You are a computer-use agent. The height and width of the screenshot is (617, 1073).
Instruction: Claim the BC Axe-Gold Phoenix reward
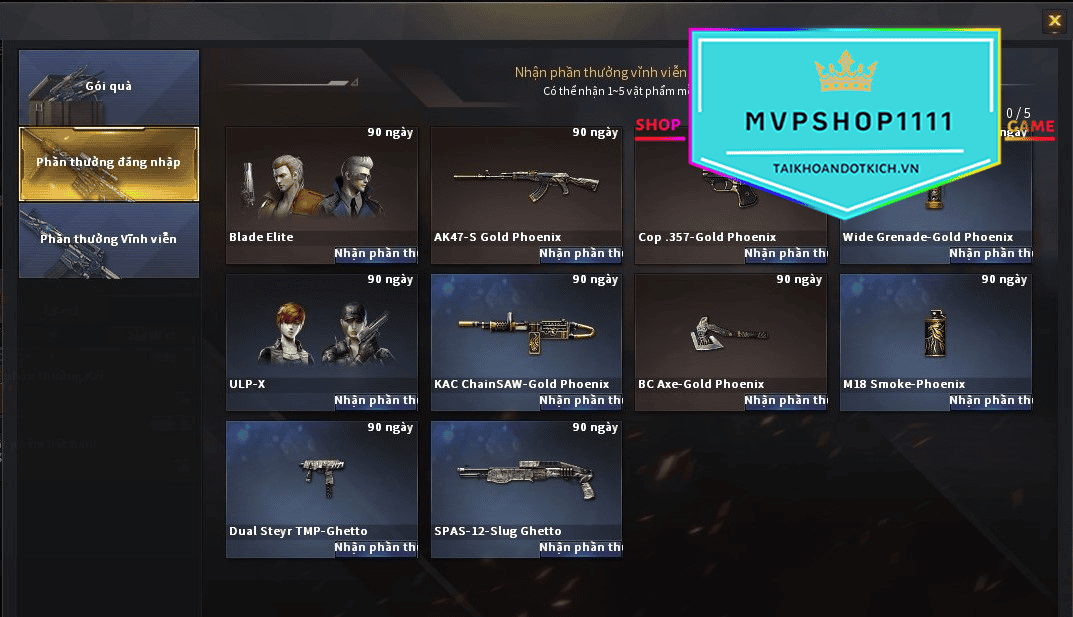[x=784, y=401]
